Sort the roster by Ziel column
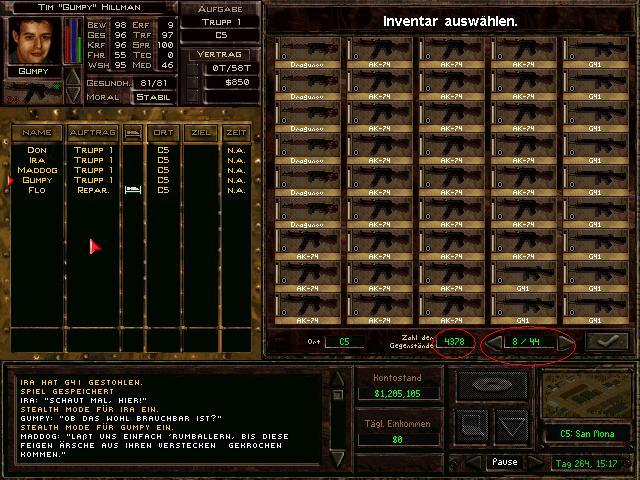The height and width of the screenshot is (480, 640). click(200, 132)
